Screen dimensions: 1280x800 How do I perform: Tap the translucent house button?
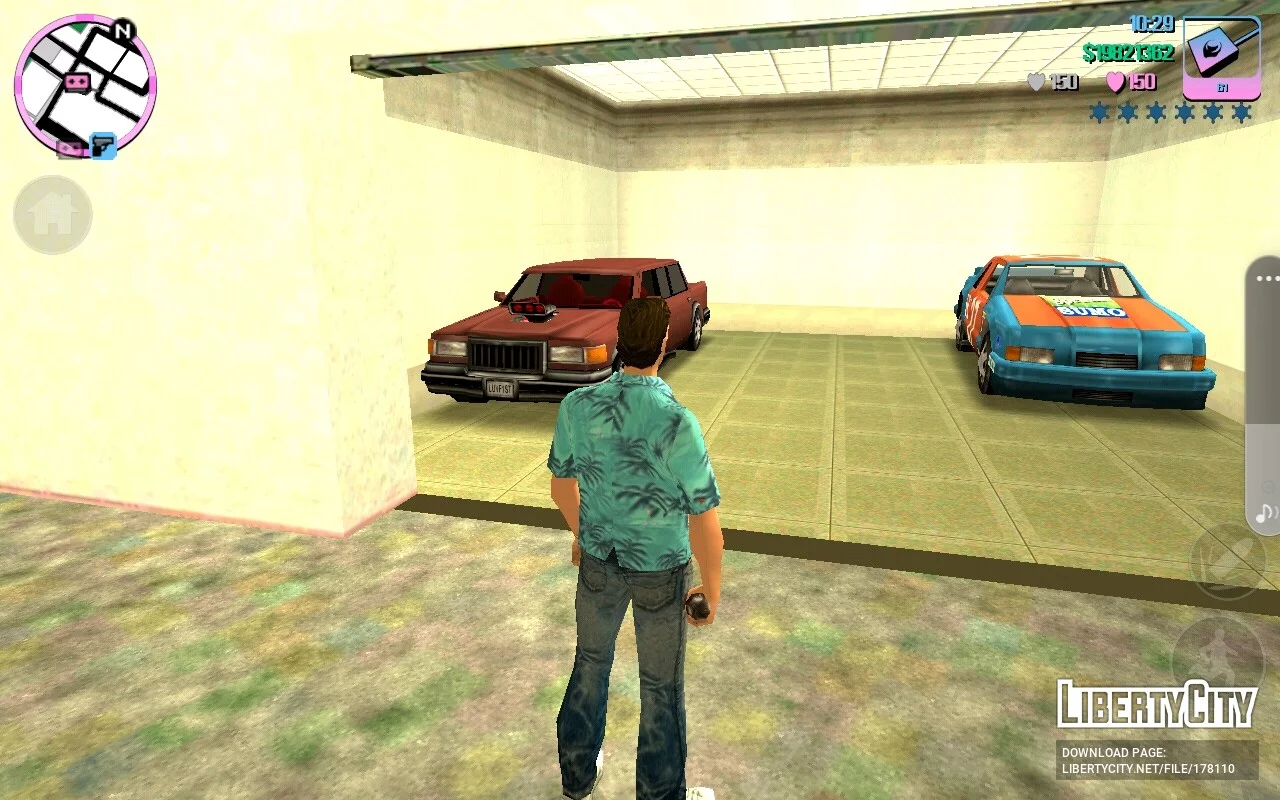coord(53,214)
